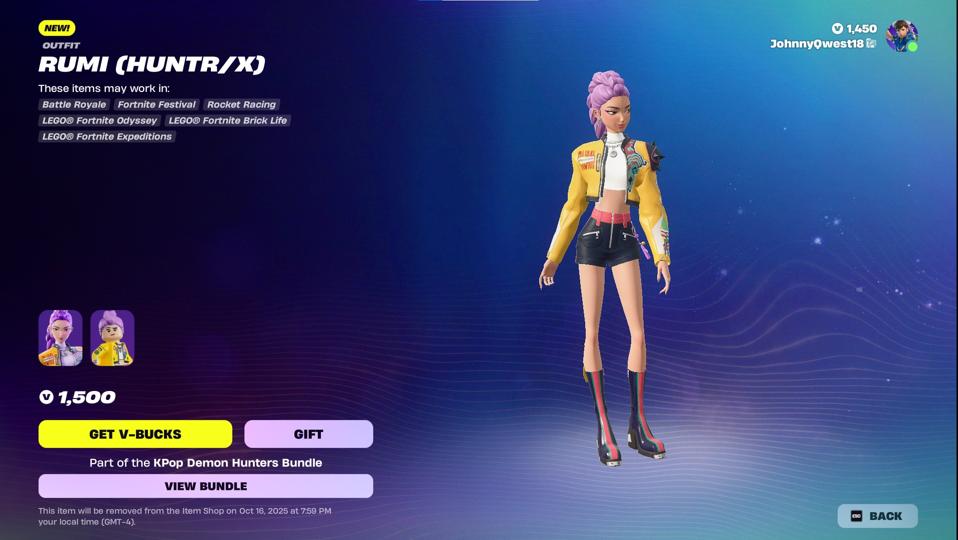Screen dimensions: 958x540
Task: Choose the LEGO Rumi style thumbnail
Action: [x=112, y=338]
